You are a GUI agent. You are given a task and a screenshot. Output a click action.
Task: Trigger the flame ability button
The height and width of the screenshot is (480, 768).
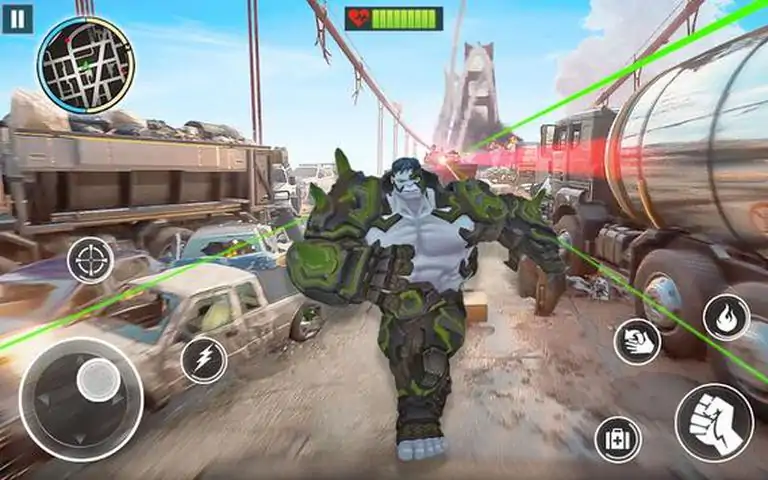pos(726,317)
